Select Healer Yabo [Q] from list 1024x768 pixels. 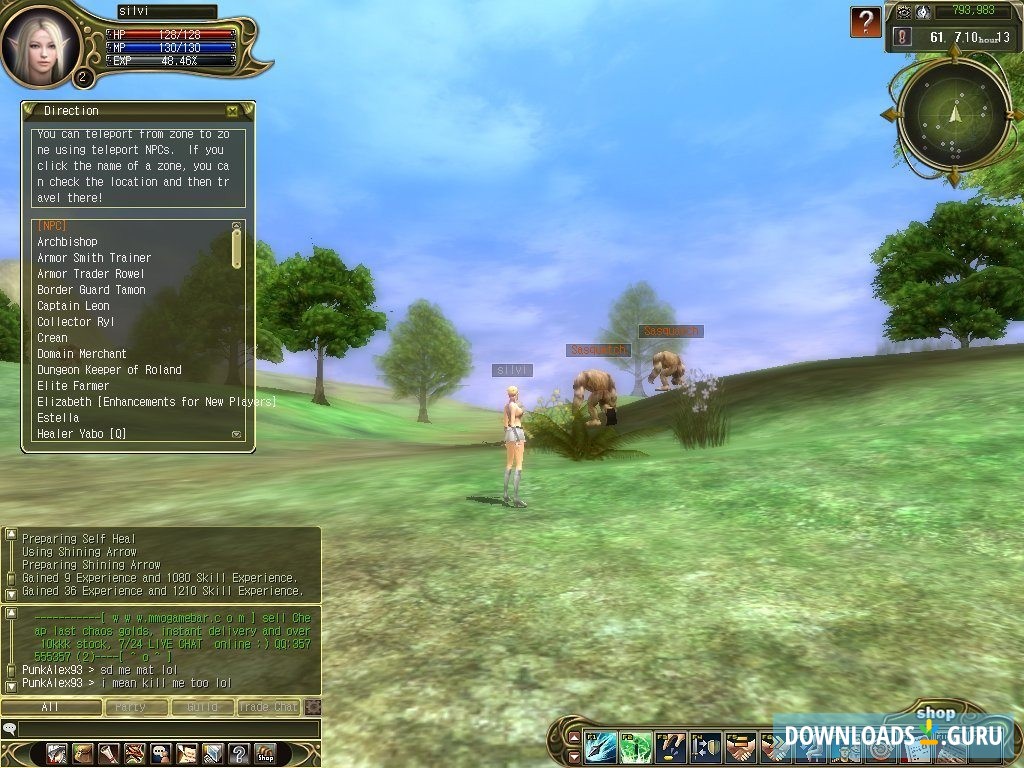81,434
